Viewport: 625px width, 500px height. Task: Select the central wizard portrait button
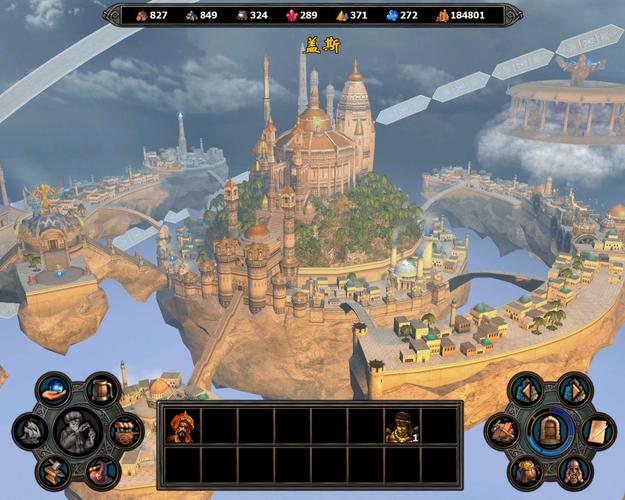[x=79, y=431]
